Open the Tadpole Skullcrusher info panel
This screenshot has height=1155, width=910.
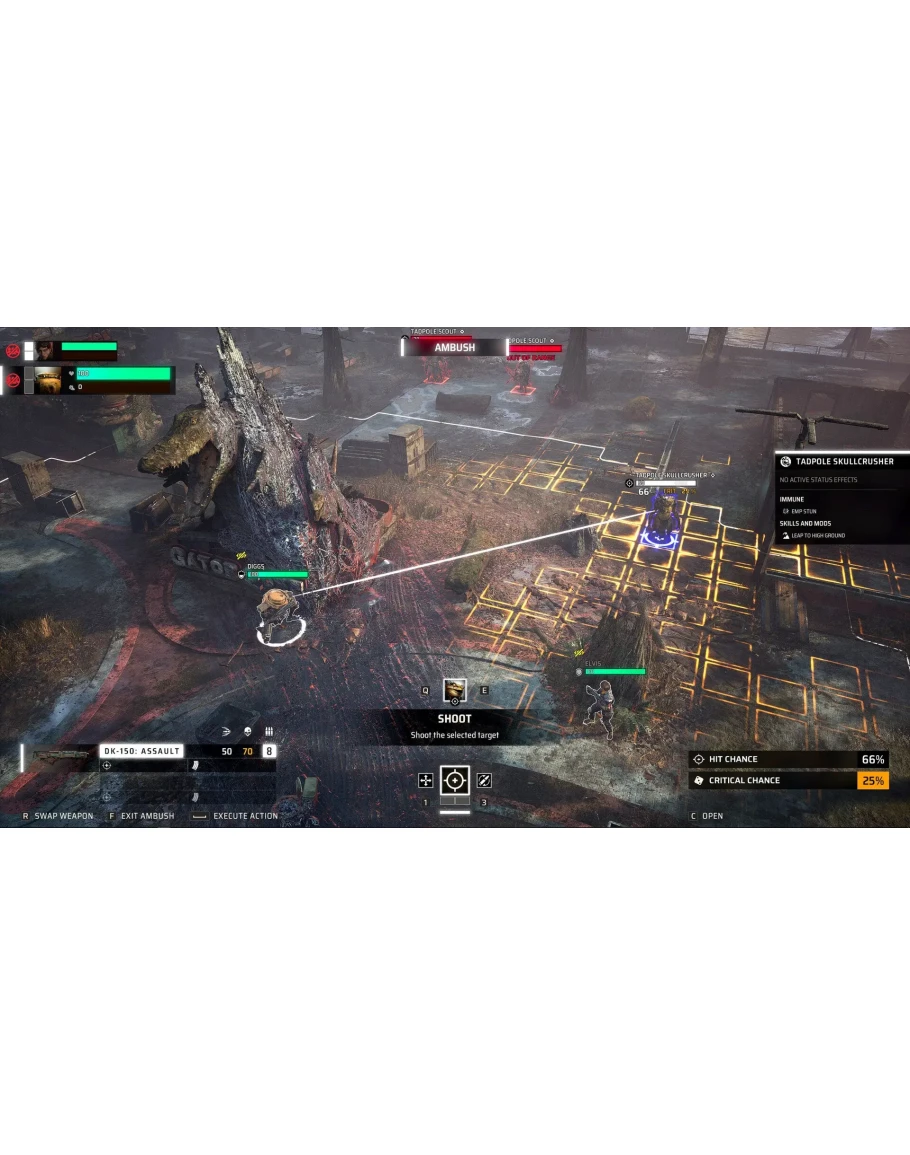pyautogui.click(x=843, y=462)
